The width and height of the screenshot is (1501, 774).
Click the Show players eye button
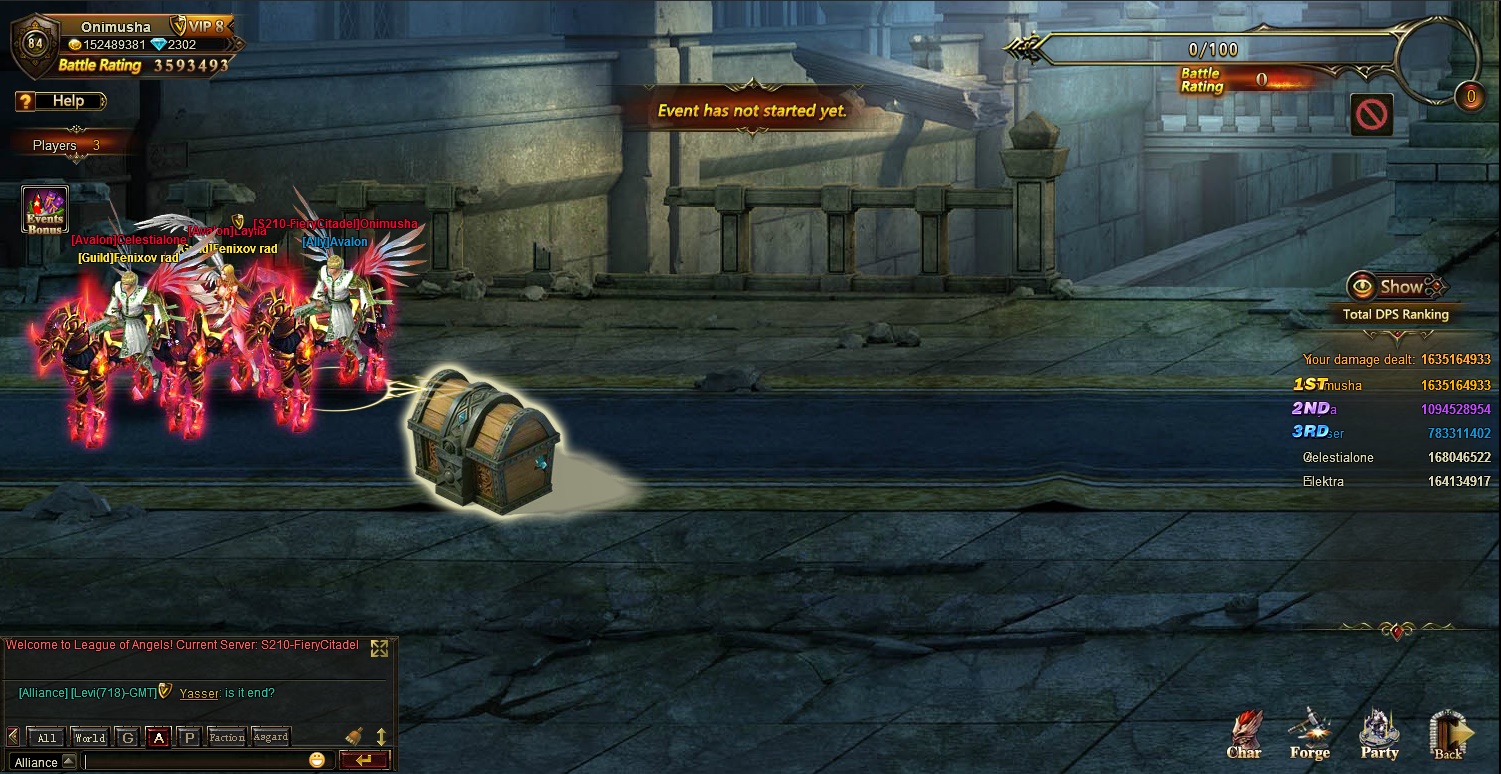[1396, 288]
